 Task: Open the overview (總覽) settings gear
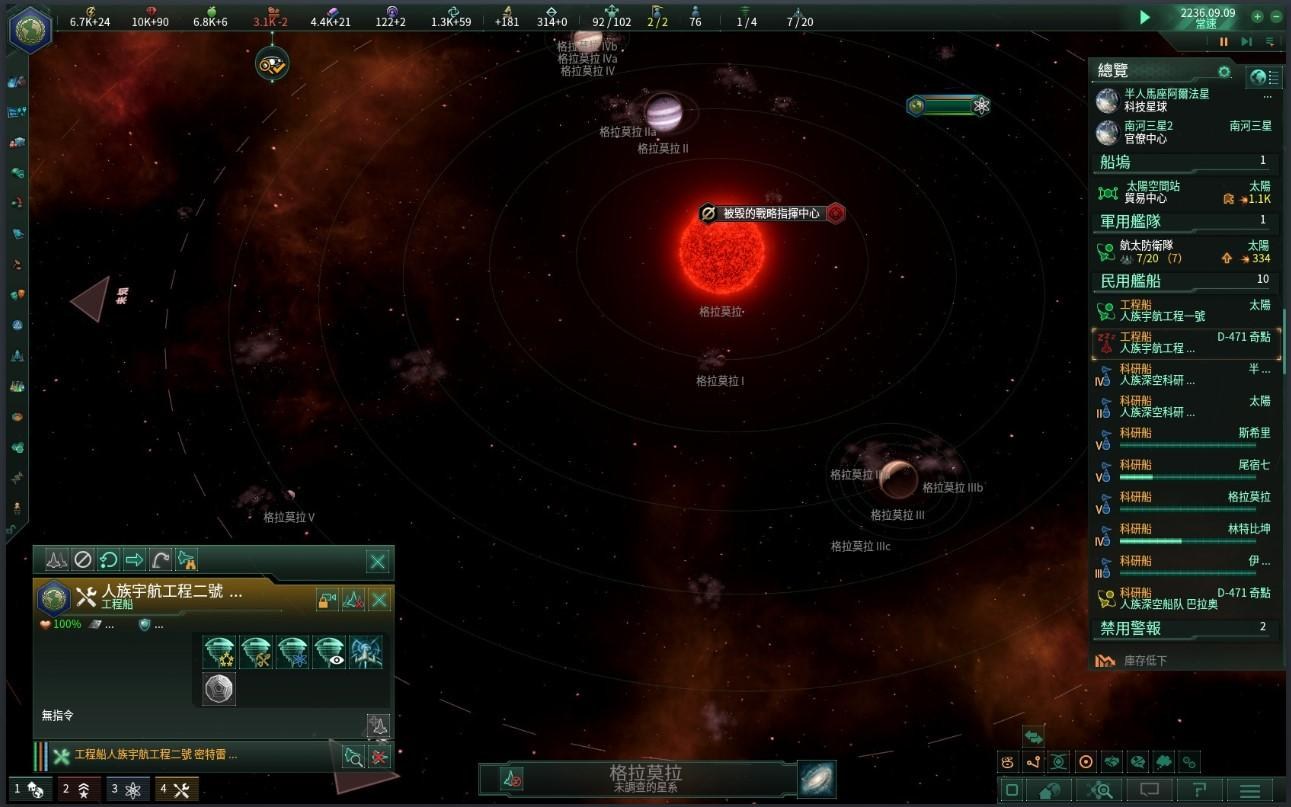click(x=1224, y=72)
